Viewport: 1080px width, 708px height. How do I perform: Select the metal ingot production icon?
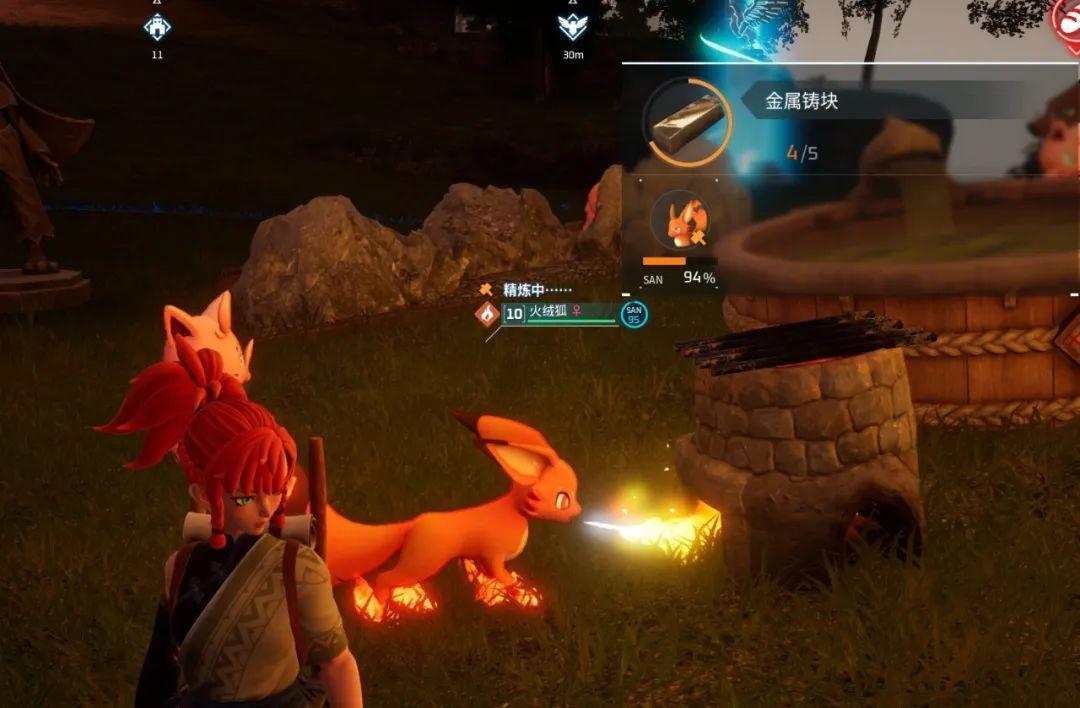pos(684,121)
